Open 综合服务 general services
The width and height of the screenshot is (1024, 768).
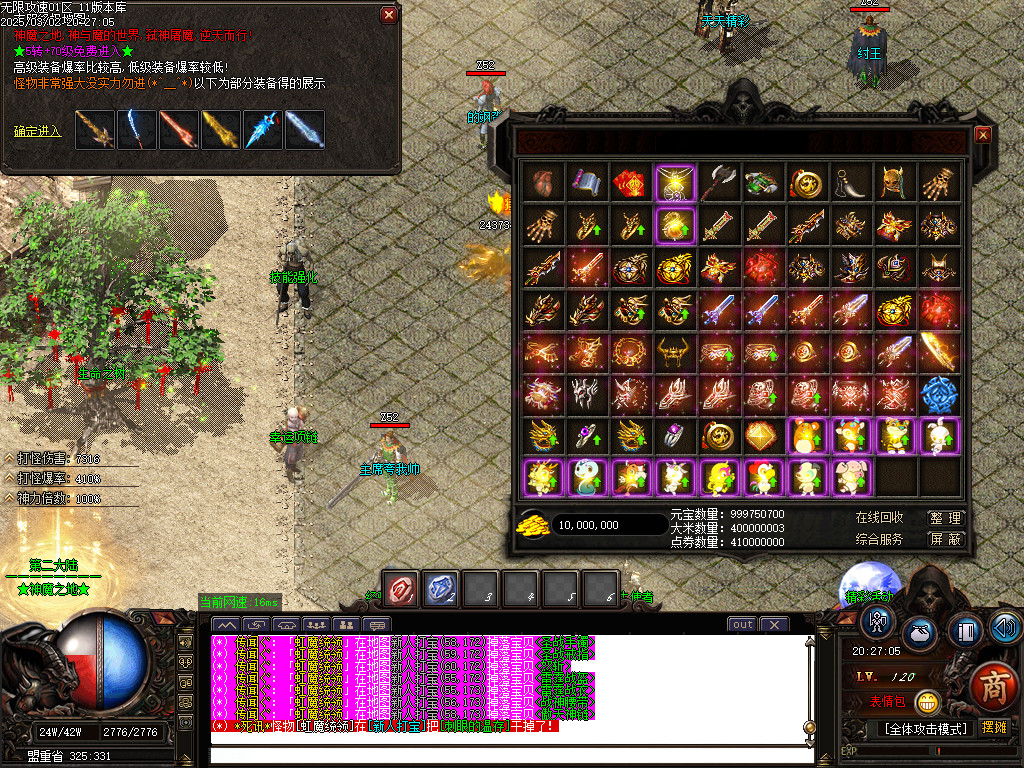coord(879,539)
